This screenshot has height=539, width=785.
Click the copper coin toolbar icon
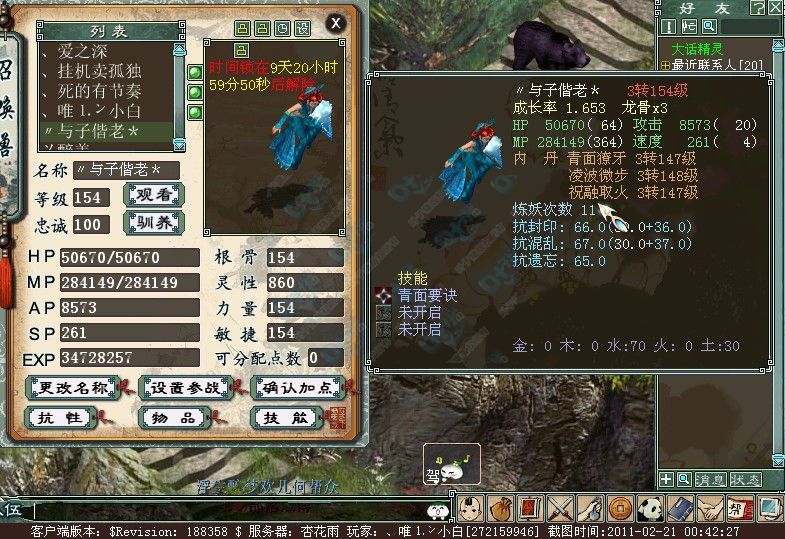[621, 508]
